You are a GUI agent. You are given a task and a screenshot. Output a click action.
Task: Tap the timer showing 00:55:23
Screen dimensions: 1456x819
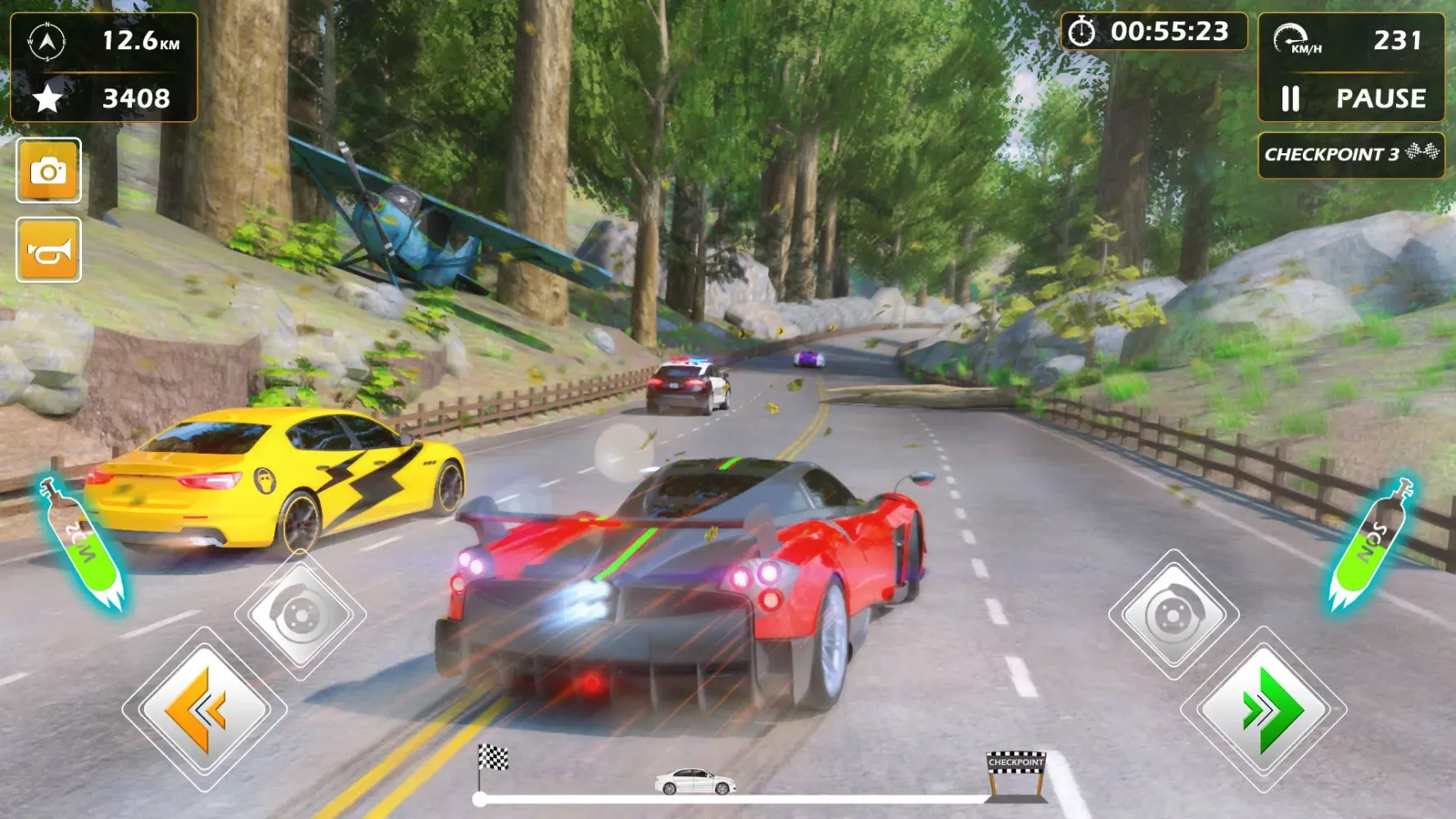pyautogui.click(x=1171, y=31)
